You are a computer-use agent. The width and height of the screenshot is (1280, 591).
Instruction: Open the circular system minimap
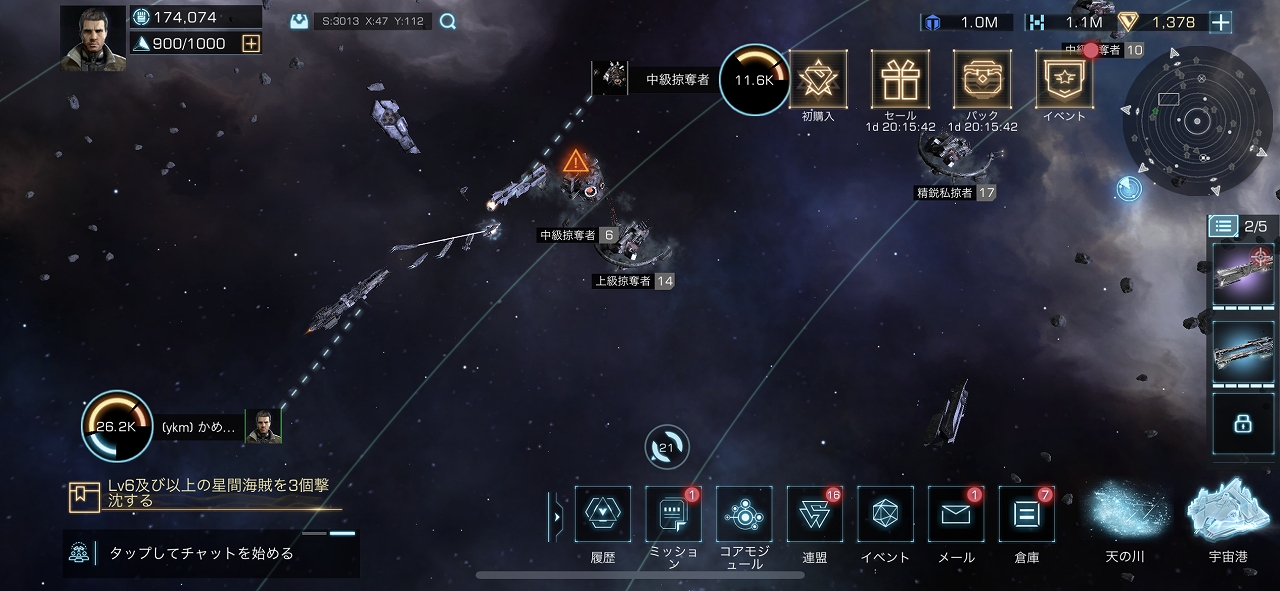point(1192,122)
